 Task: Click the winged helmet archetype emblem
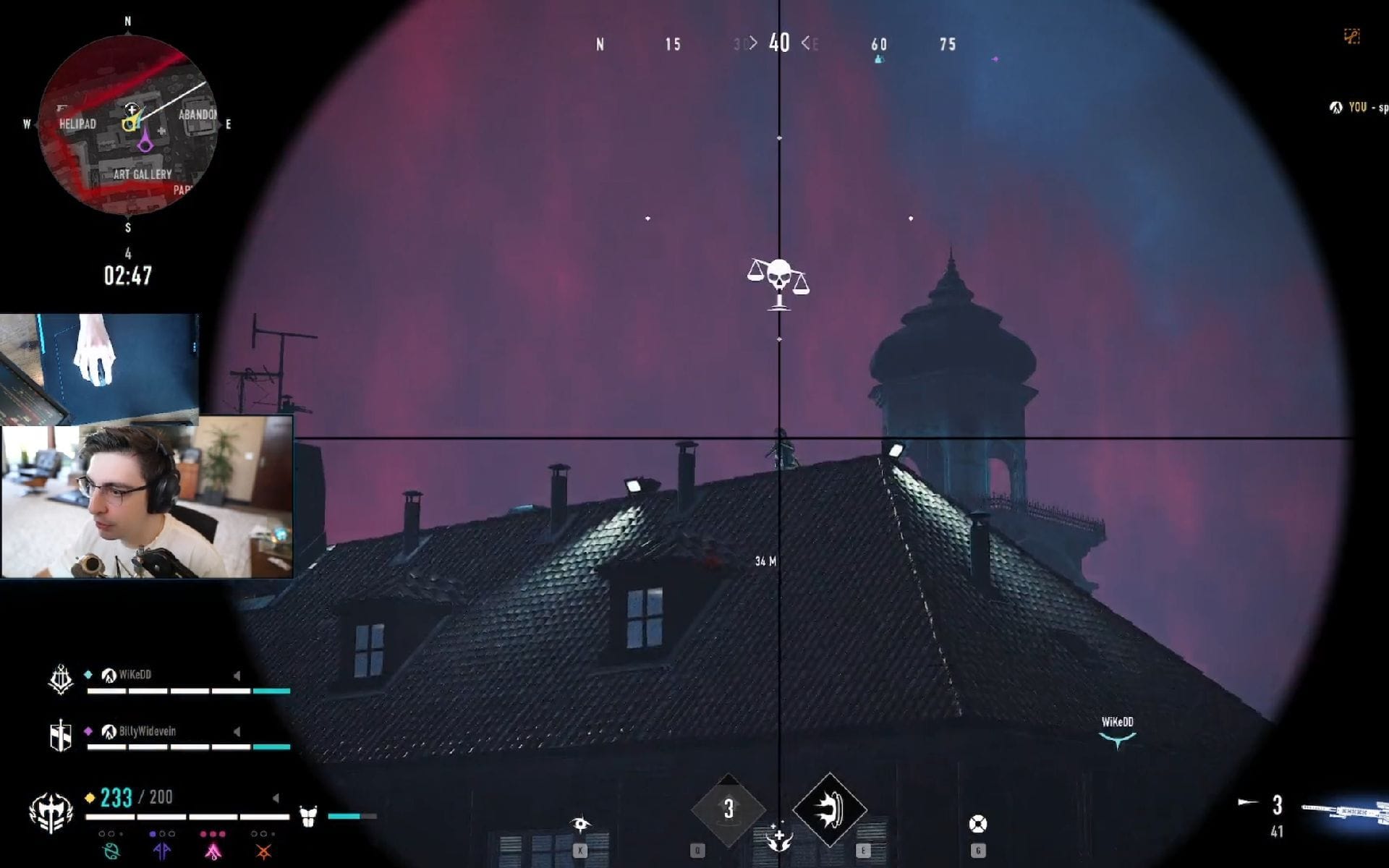pos(51,811)
